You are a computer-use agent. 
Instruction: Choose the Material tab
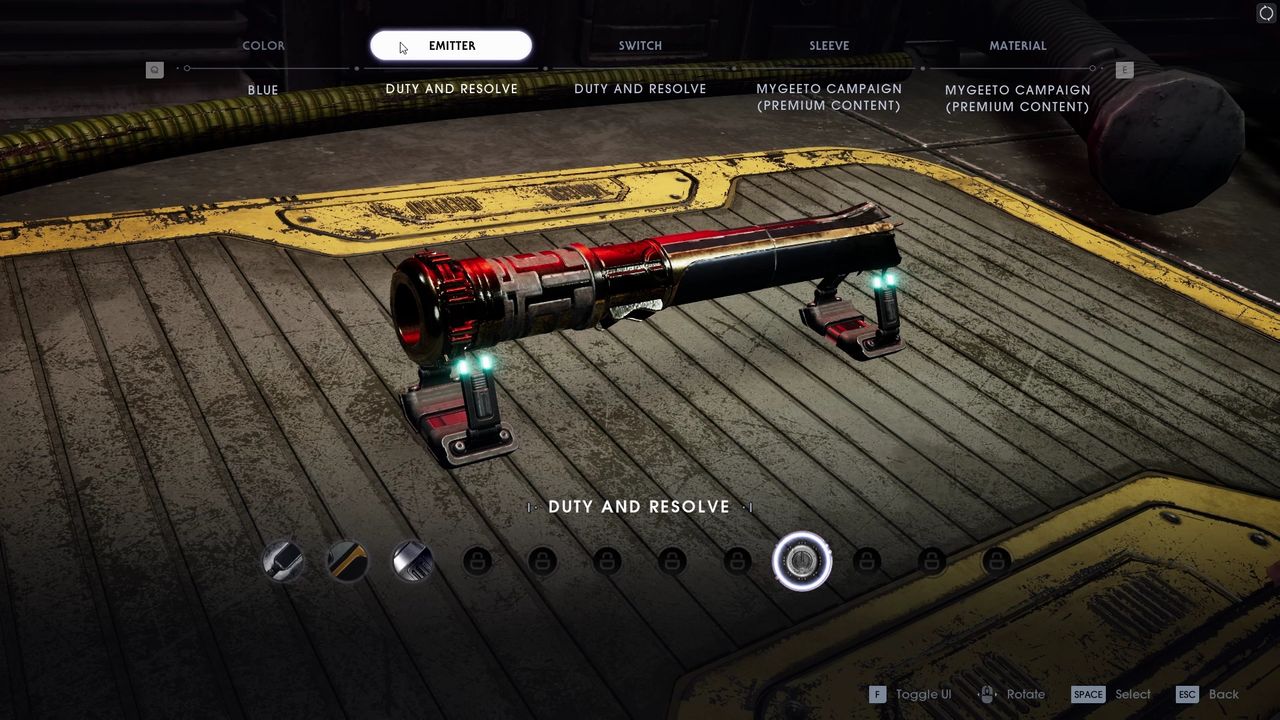[x=1018, y=46]
